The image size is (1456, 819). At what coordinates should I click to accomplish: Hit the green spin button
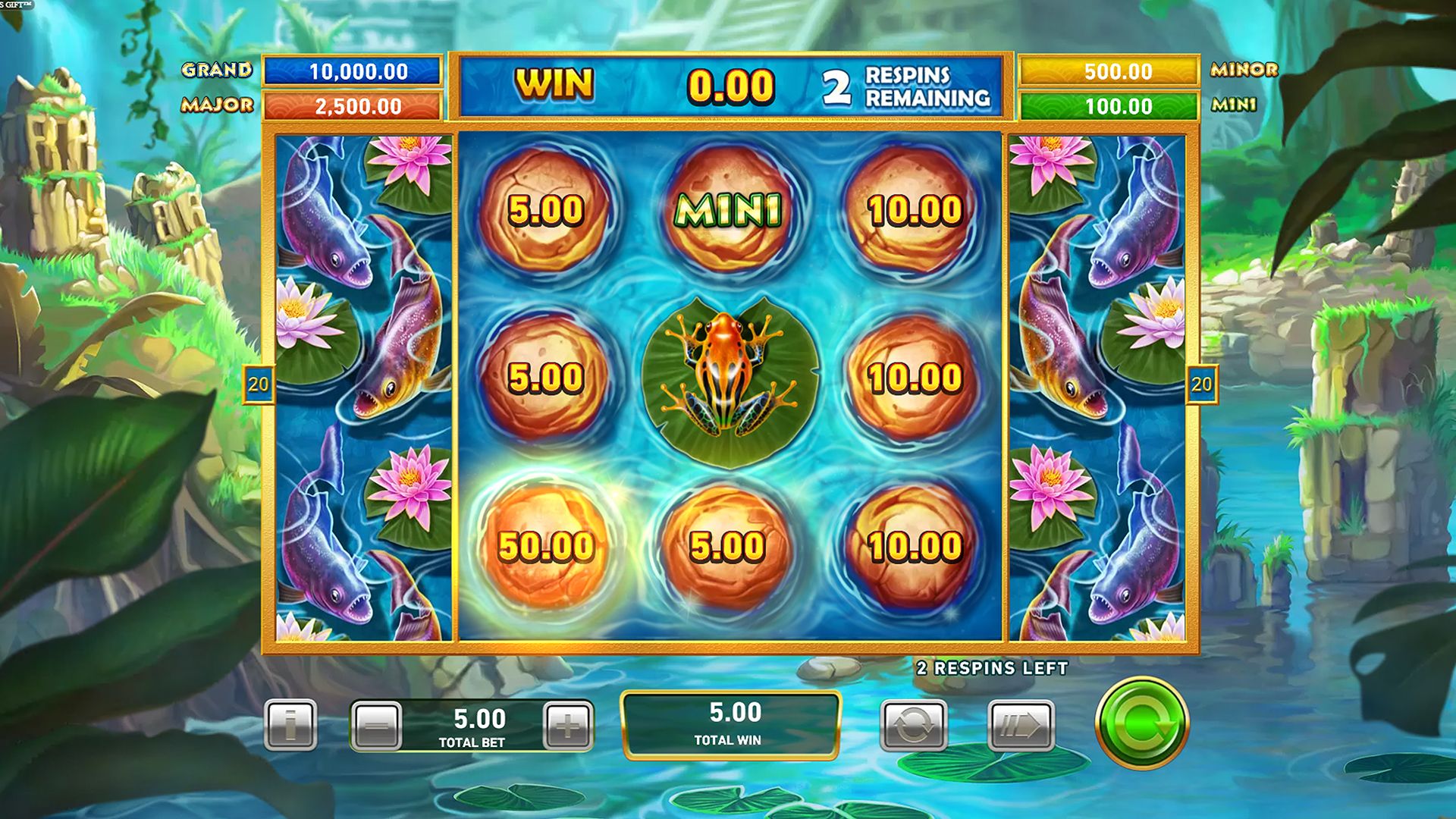pyautogui.click(x=1141, y=723)
